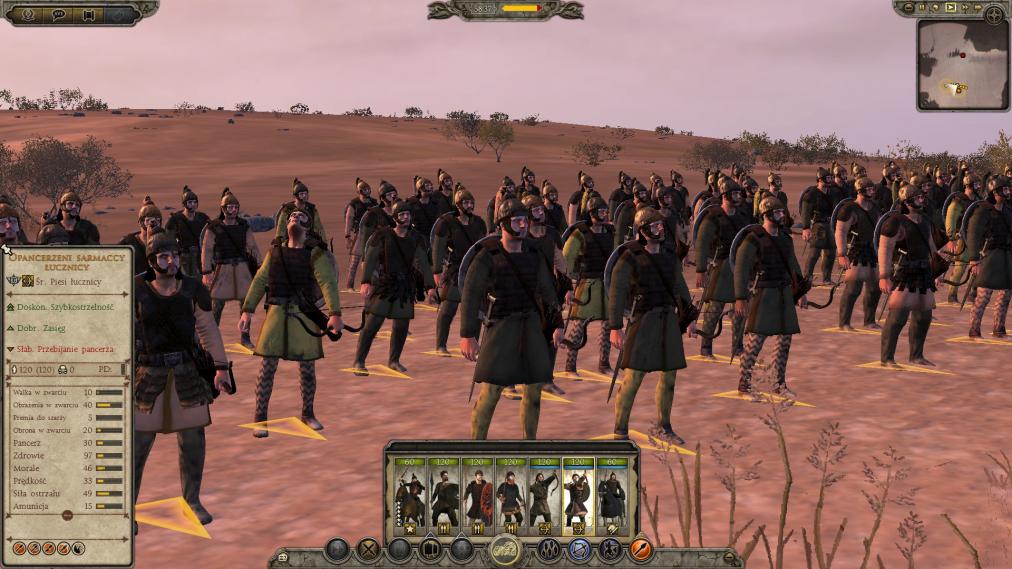Toggle the orange flaming arrow ability
Image resolution: width=1012 pixels, height=569 pixels.
641,549
